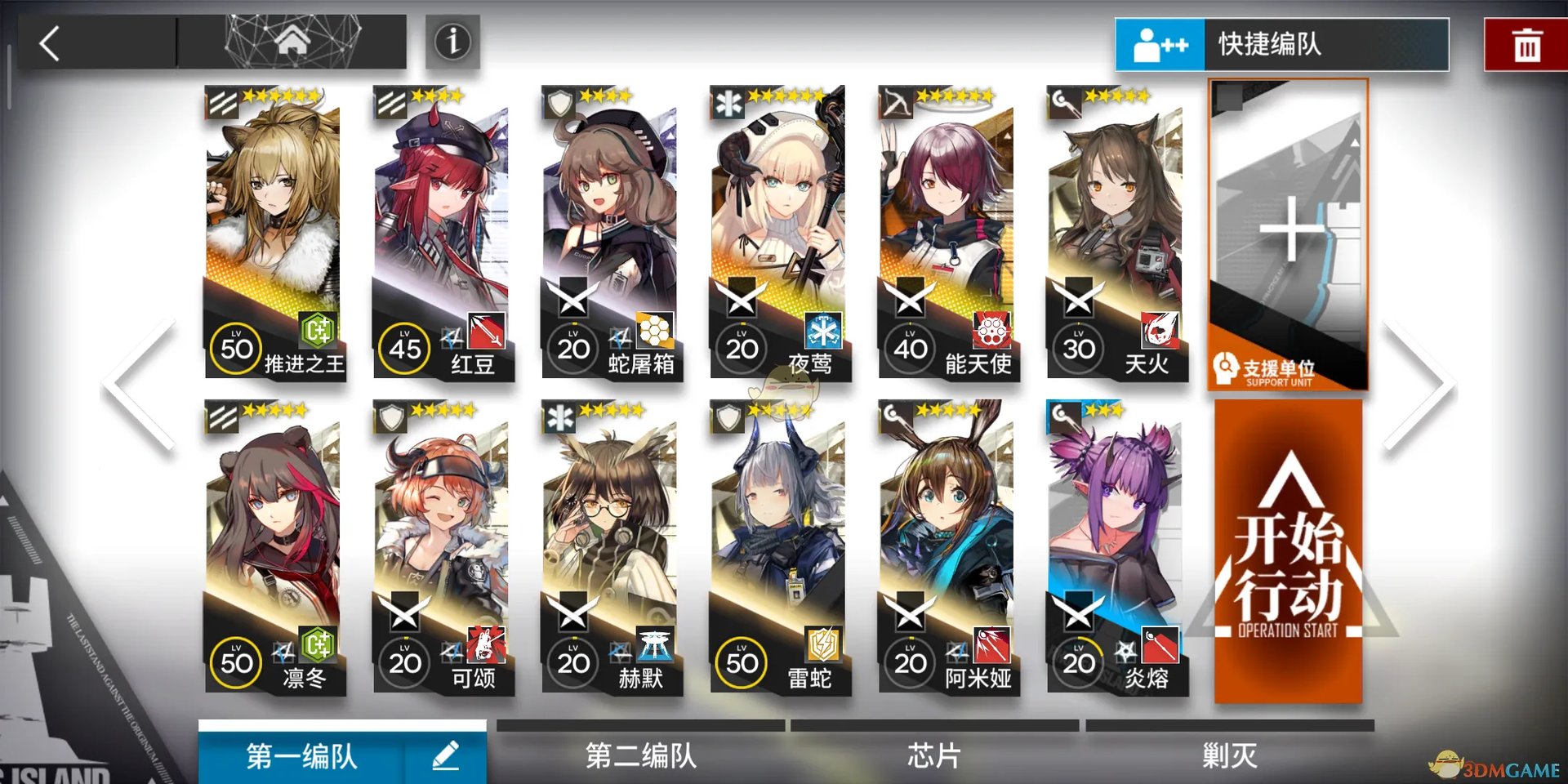Click the pencil icon to rename 第一编队
Image resolution: width=1568 pixels, height=784 pixels.
click(446, 756)
